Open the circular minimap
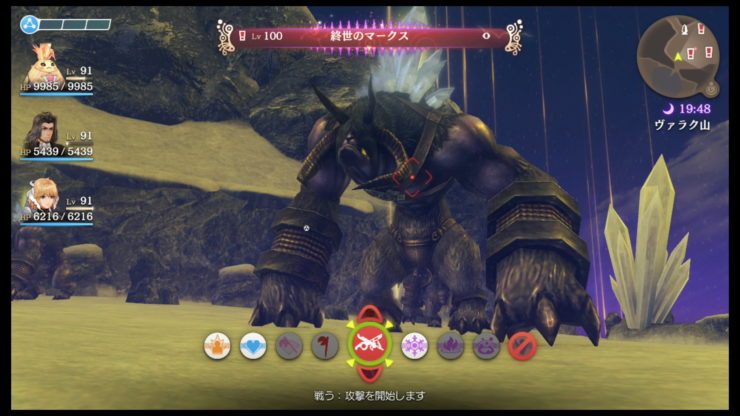This screenshot has width=740, height=416. (x=678, y=55)
